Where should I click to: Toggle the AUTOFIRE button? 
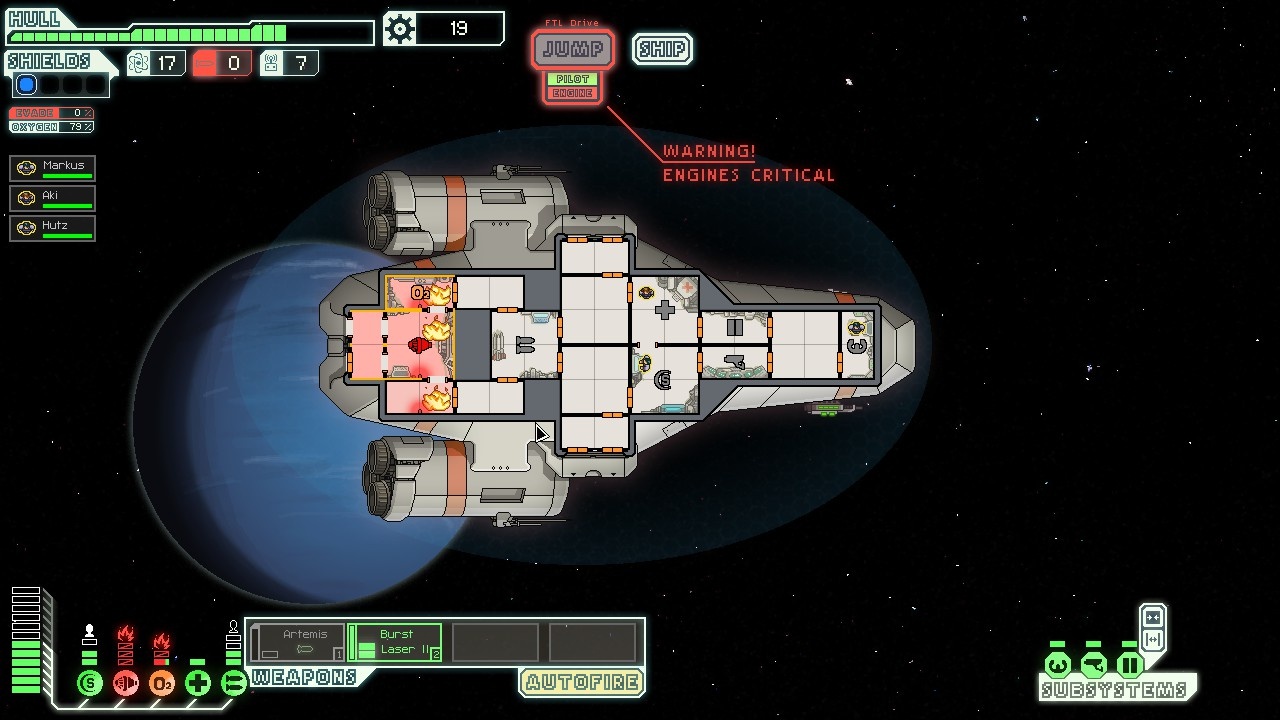pyautogui.click(x=581, y=683)
